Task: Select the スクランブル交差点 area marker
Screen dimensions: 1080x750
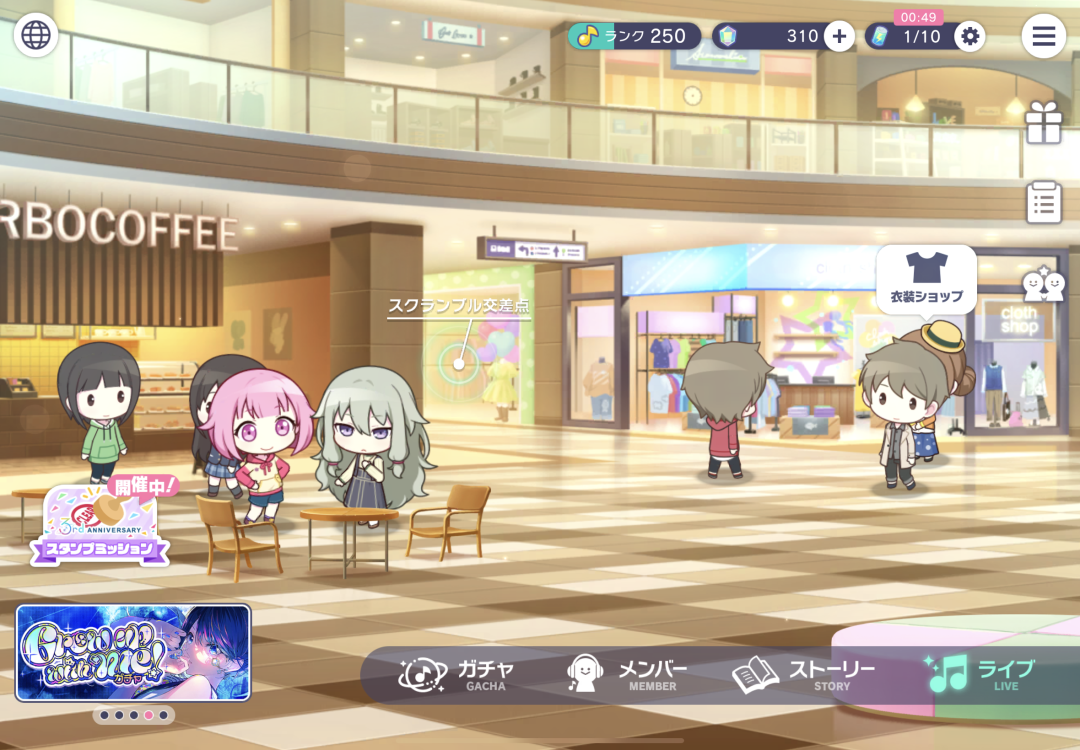Action: coord(459,362)
